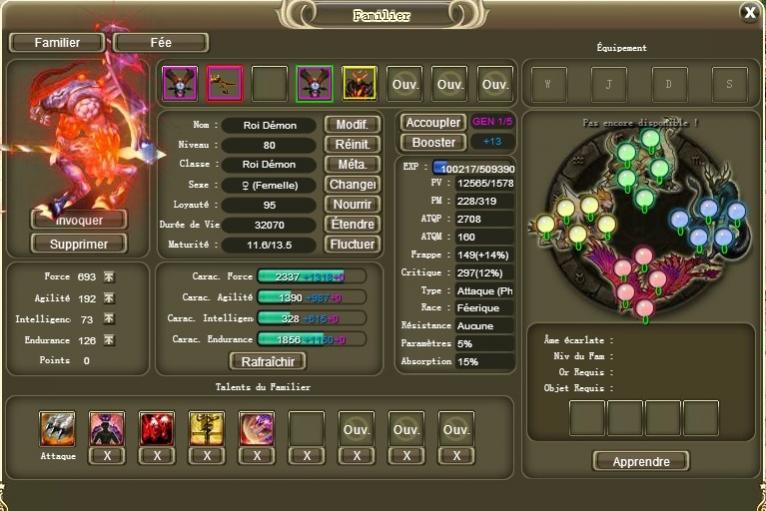Click the Réinit. level button
766x511 pixels.
pyautogui.click(x=351, y=145)
